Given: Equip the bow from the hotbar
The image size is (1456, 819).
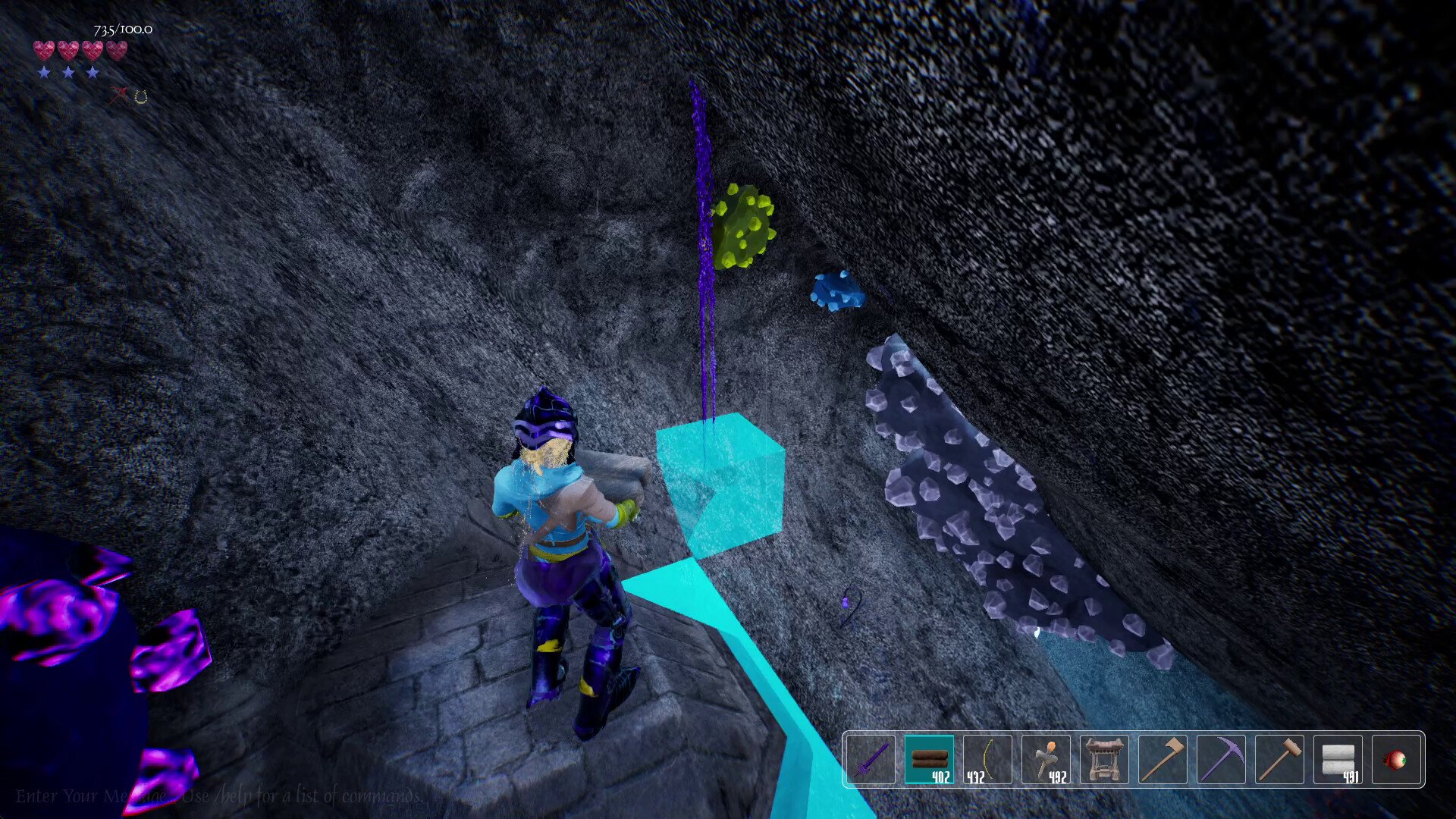Looking at the screenshot, I should point(987,761).
